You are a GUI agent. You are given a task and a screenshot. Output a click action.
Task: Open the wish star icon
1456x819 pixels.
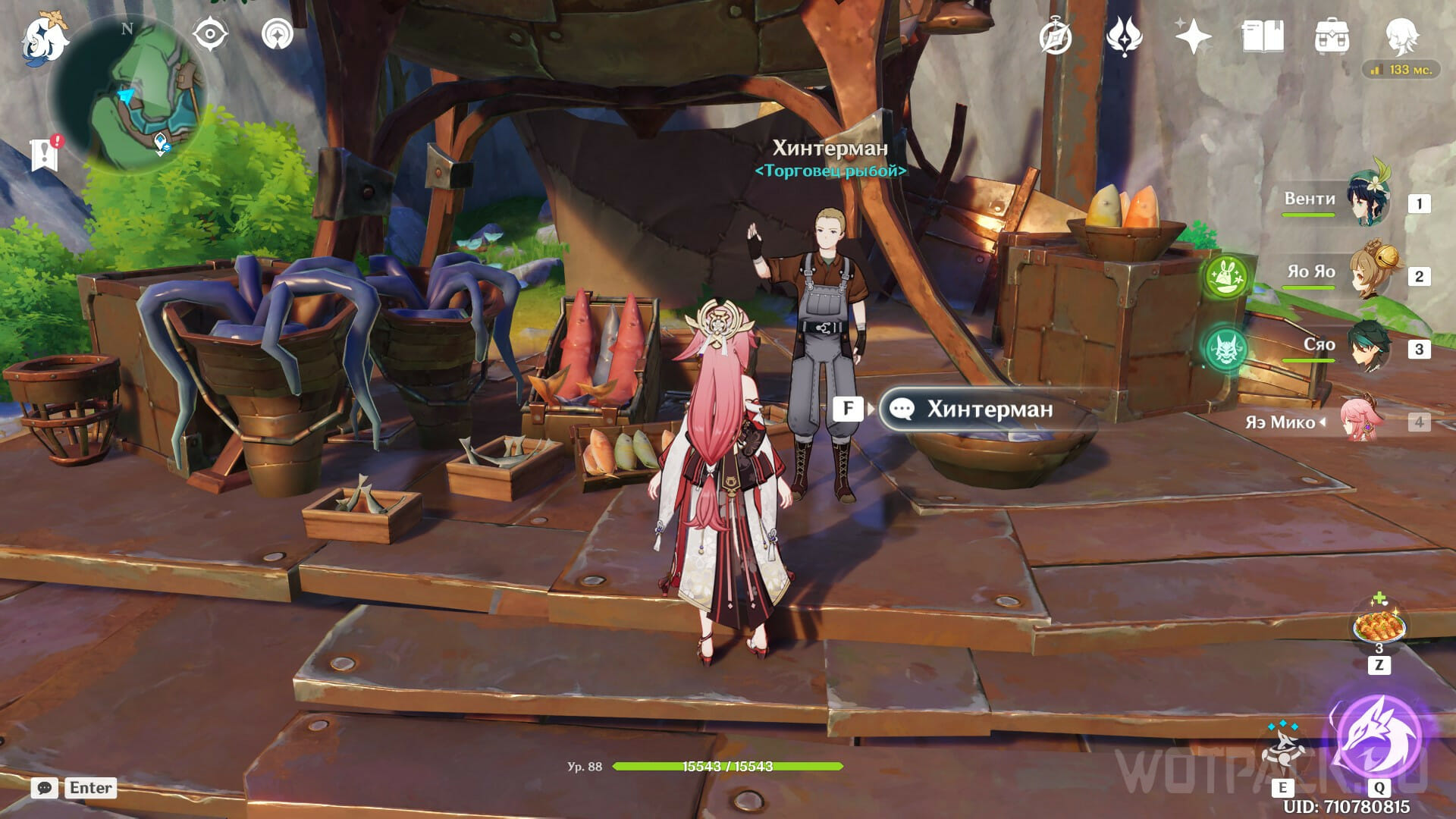click(1193, 36)
